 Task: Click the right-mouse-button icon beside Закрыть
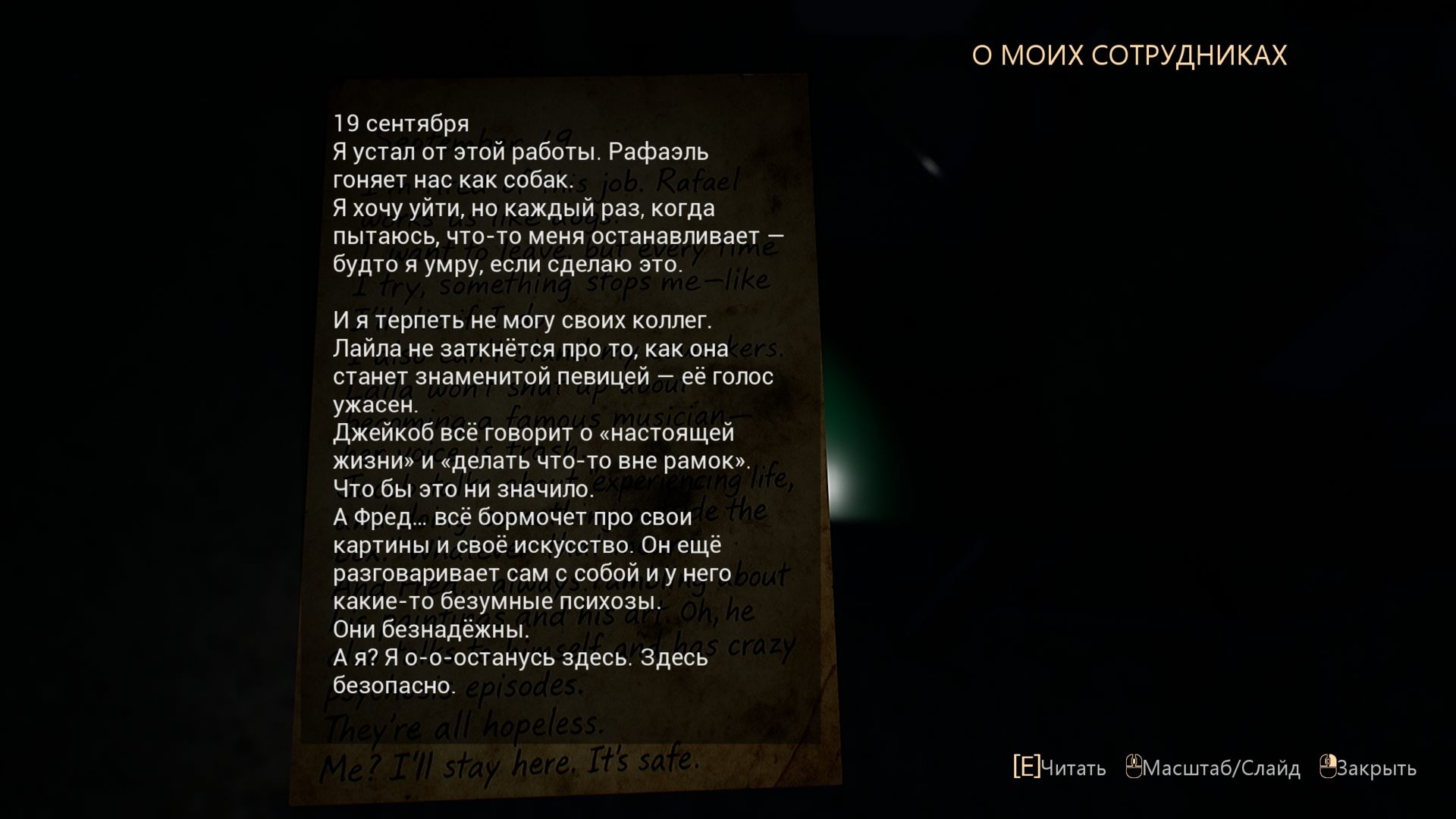pyautogui.click(x=1329, y=767)
